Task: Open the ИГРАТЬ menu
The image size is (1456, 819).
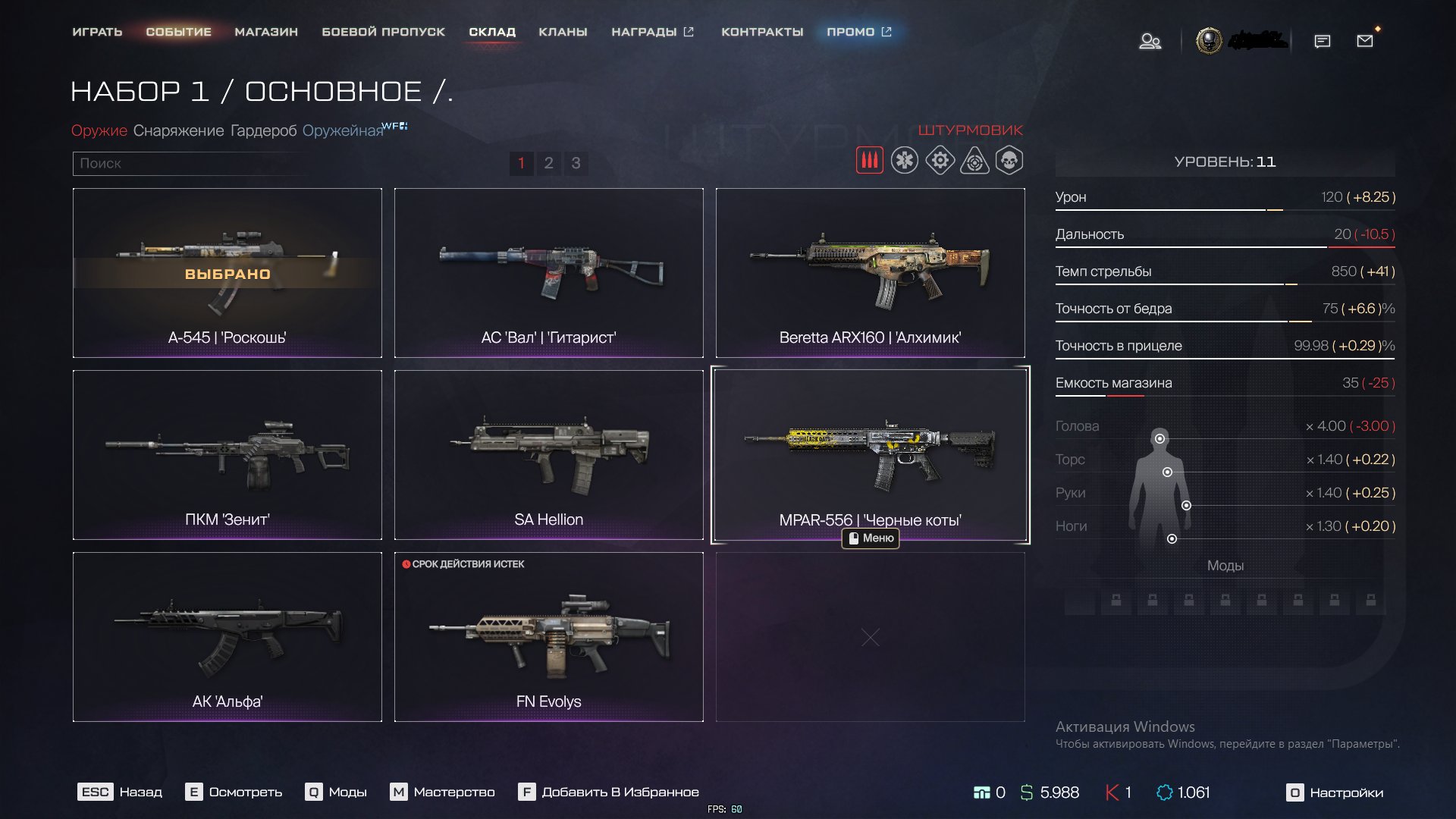Action: (x=97, y=32)
